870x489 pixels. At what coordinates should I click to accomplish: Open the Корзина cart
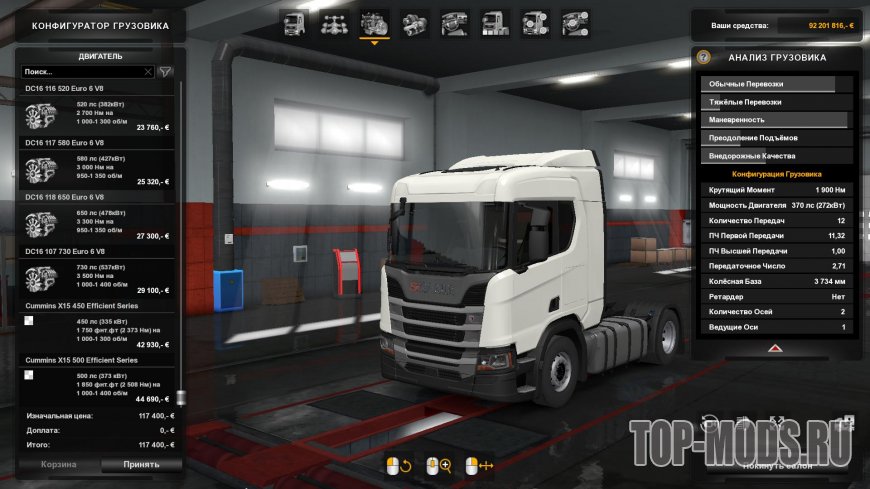(58, 465)
